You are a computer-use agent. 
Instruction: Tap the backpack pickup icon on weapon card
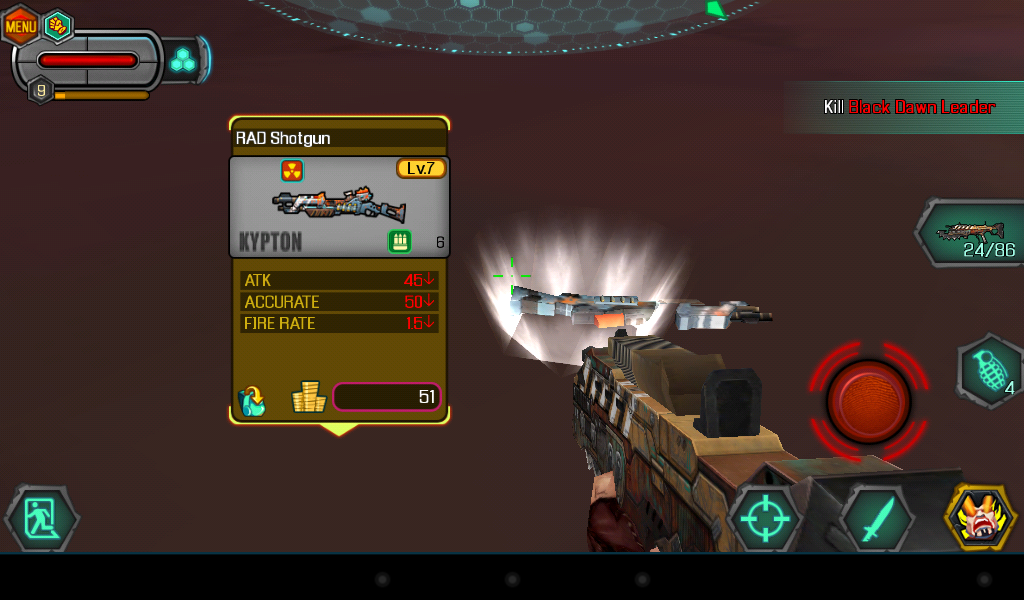[x=252, y=400]
